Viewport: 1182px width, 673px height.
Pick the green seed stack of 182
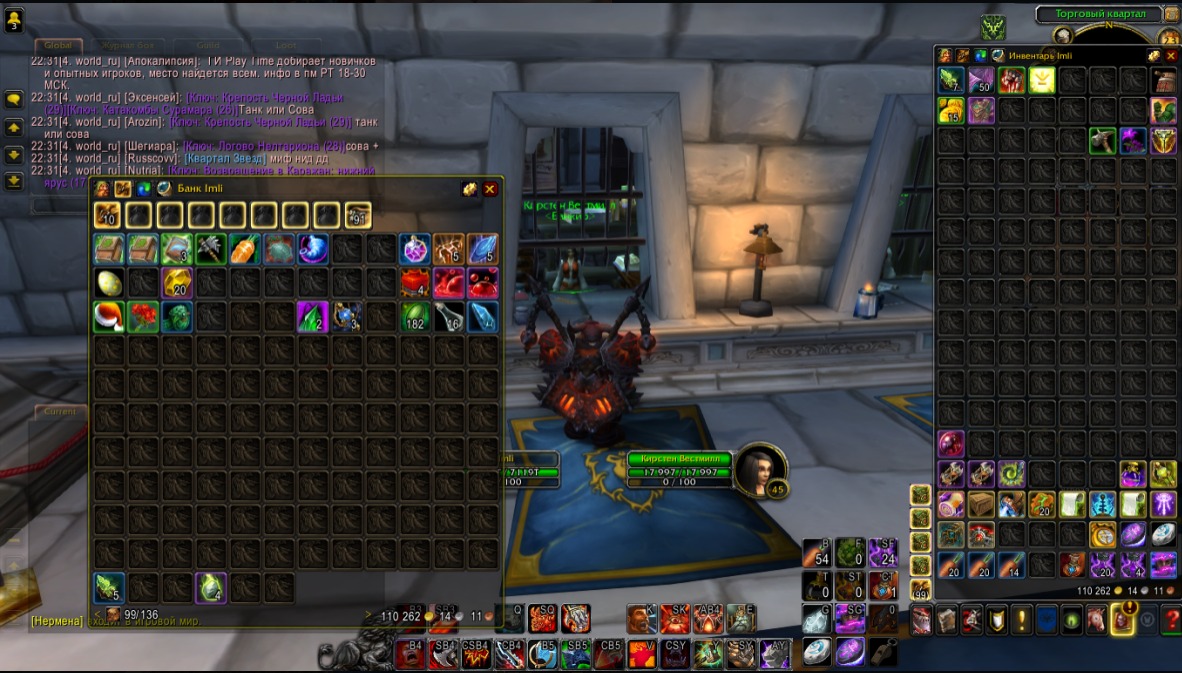(x=415, y=317)
